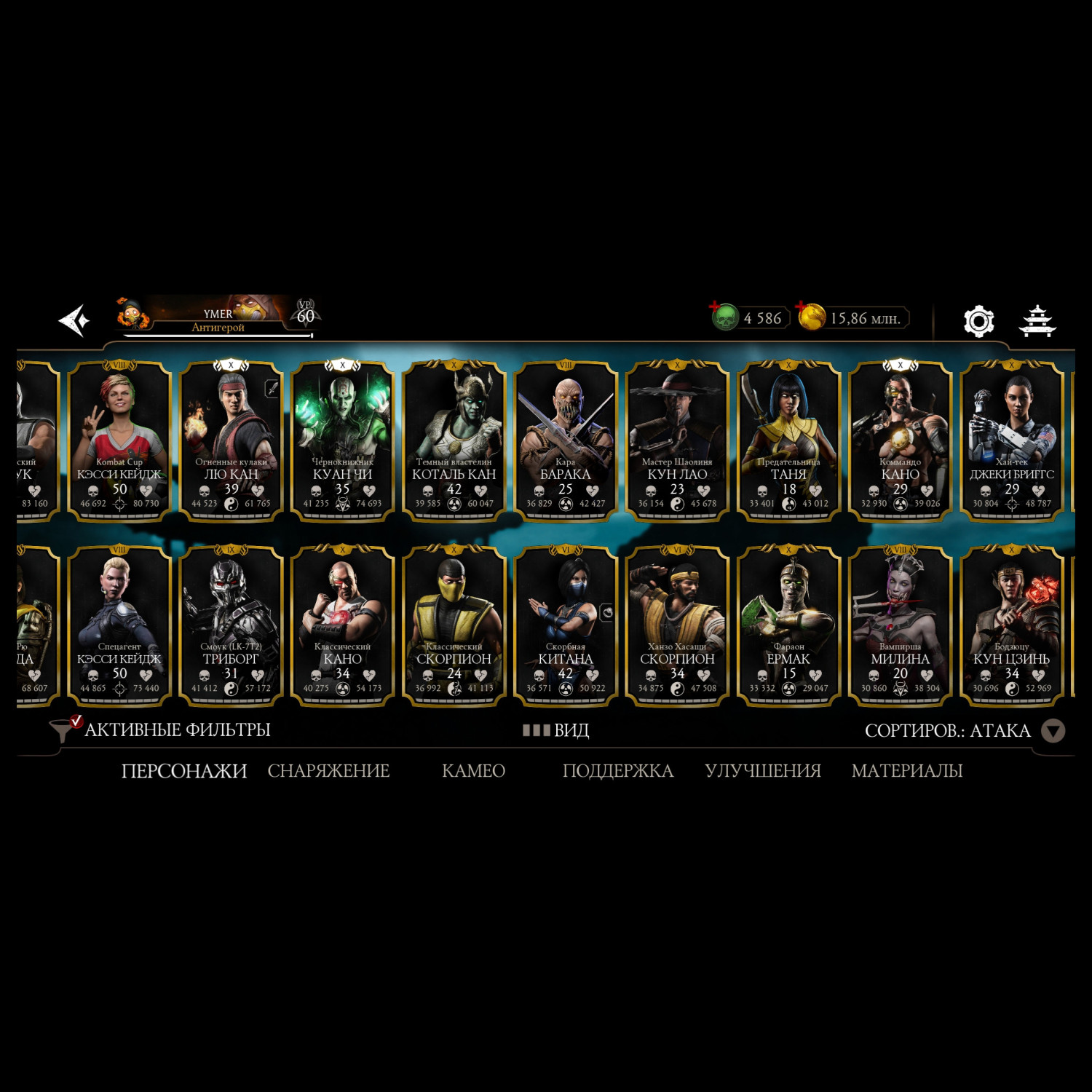
Task: Change the card view with Вид
Action: (x=557, y=730)
